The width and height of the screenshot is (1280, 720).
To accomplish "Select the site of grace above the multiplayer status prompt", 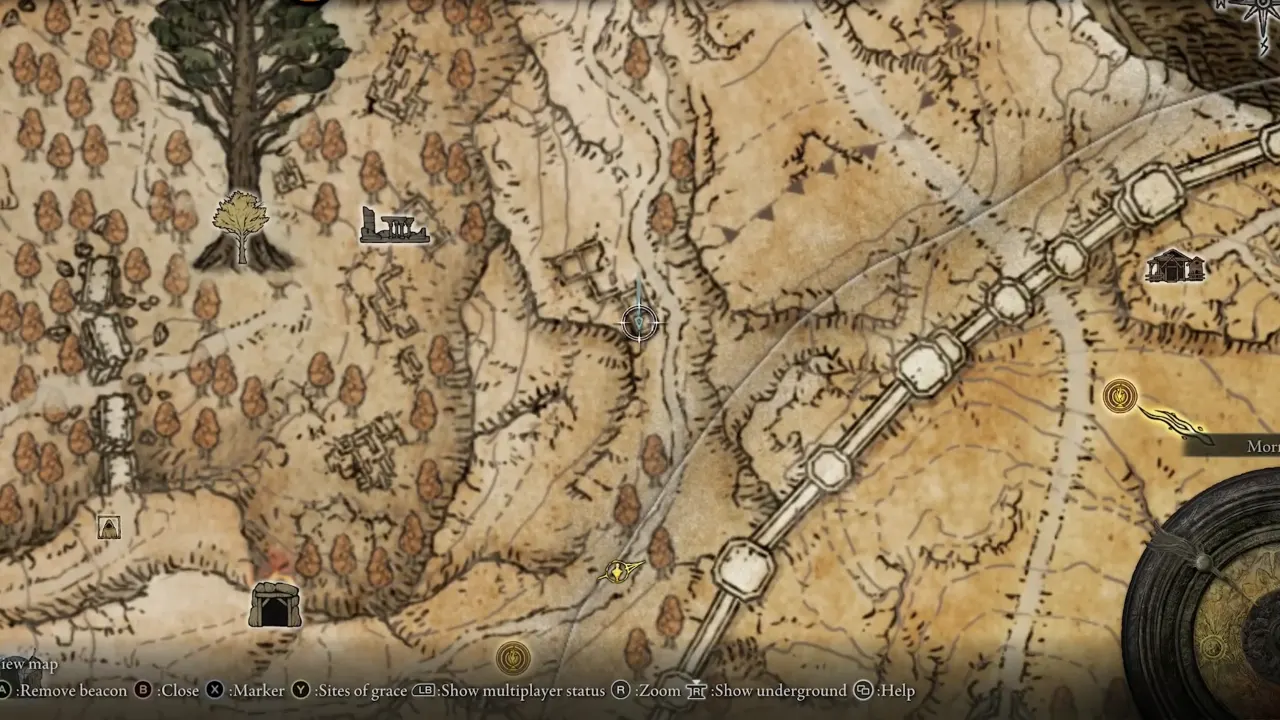I will (x=513, y=658).
